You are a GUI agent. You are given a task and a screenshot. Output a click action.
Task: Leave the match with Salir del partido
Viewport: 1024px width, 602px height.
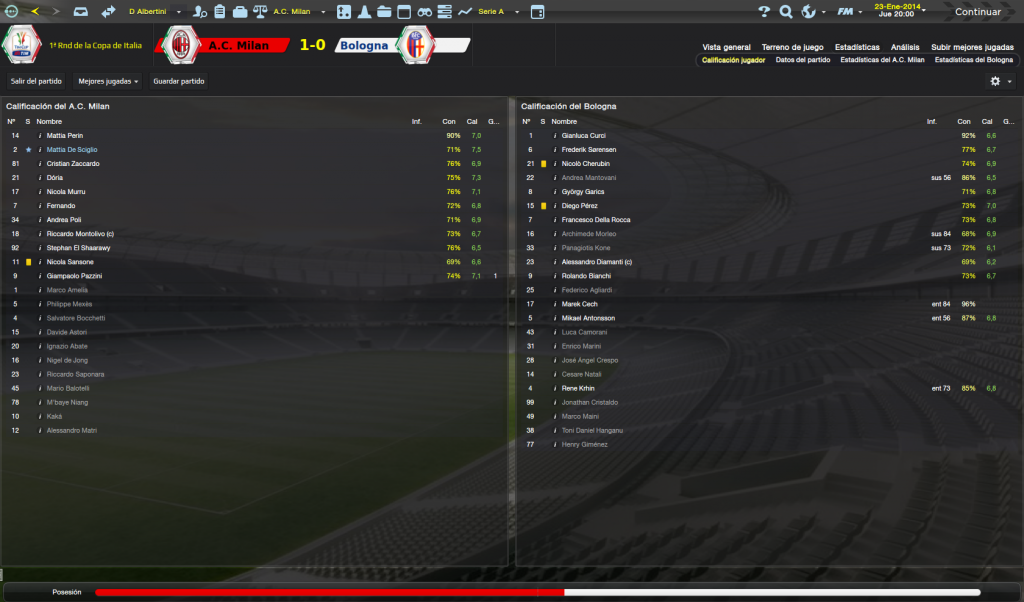pyautogui.click(x=36, y=81)
